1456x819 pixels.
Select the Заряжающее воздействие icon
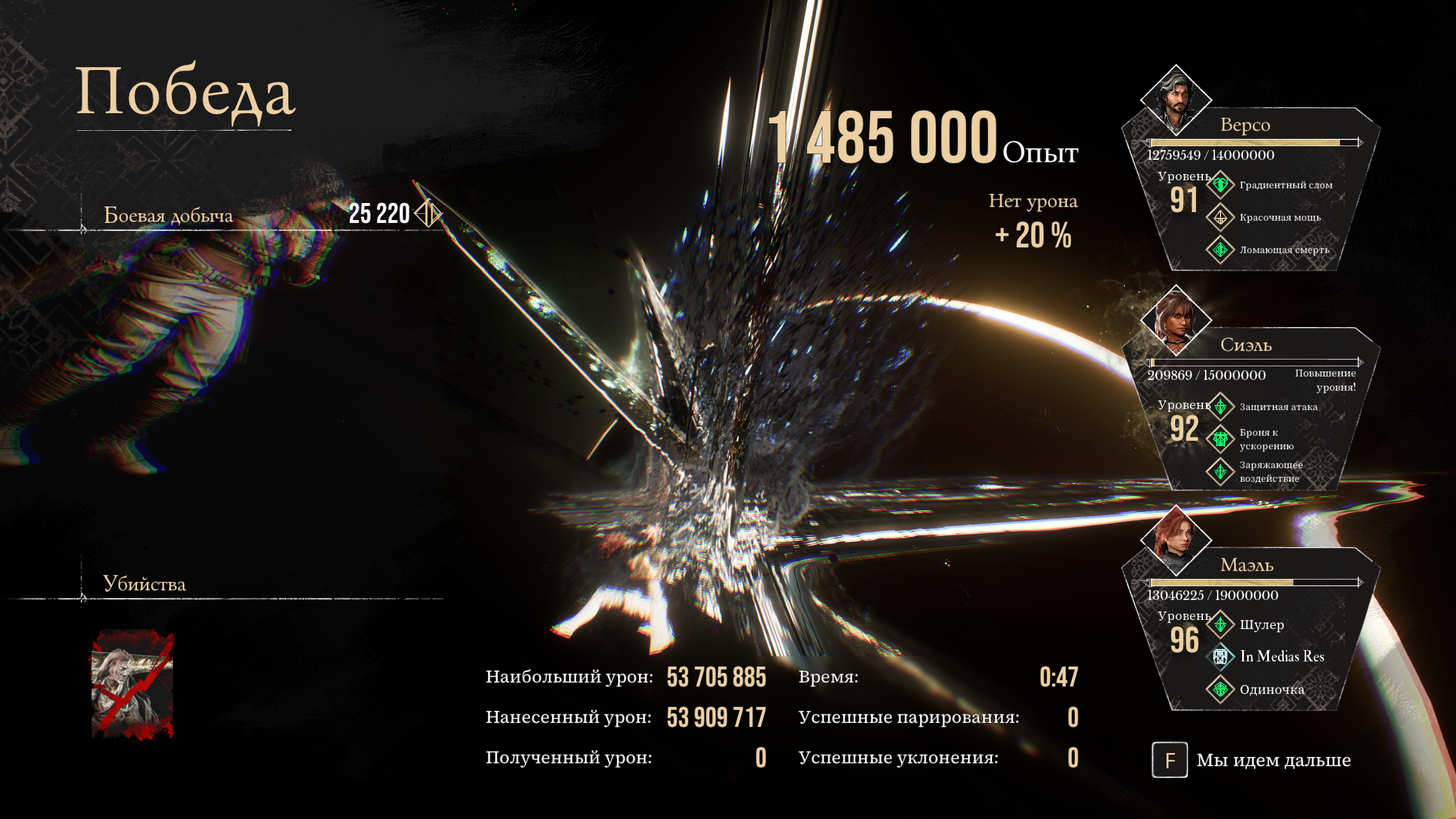pos(1220,471)
